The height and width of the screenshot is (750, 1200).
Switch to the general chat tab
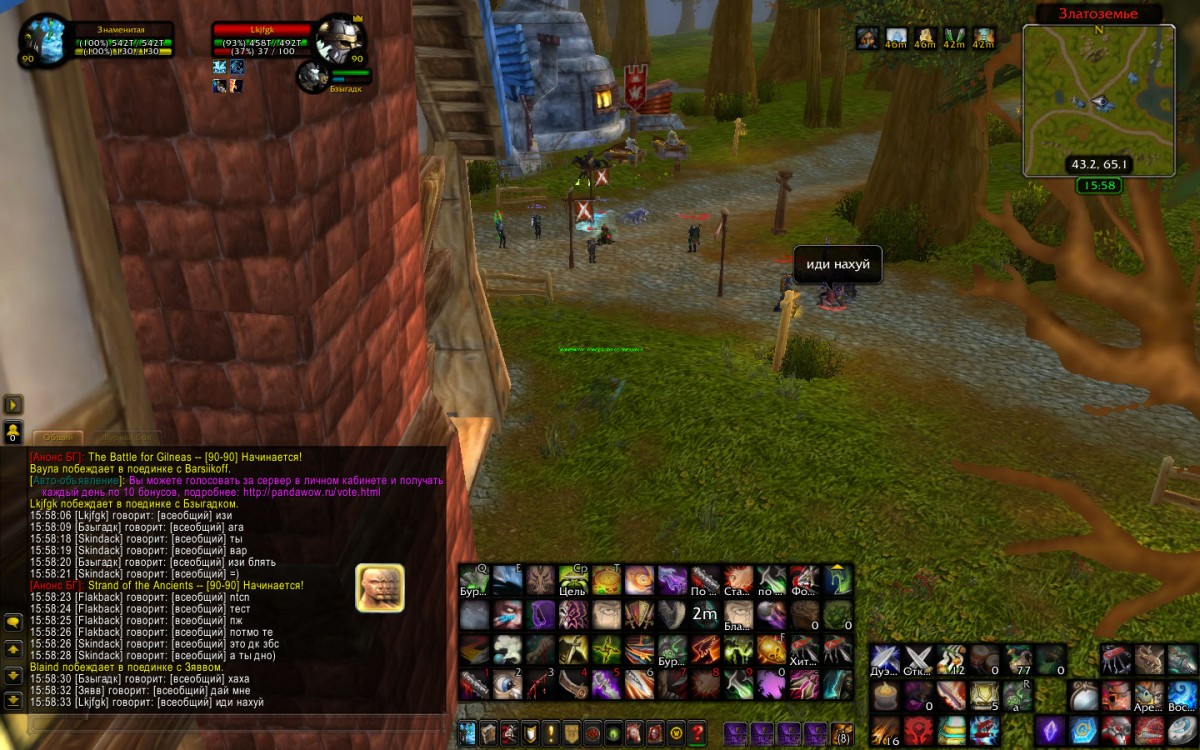coord(58,437)
